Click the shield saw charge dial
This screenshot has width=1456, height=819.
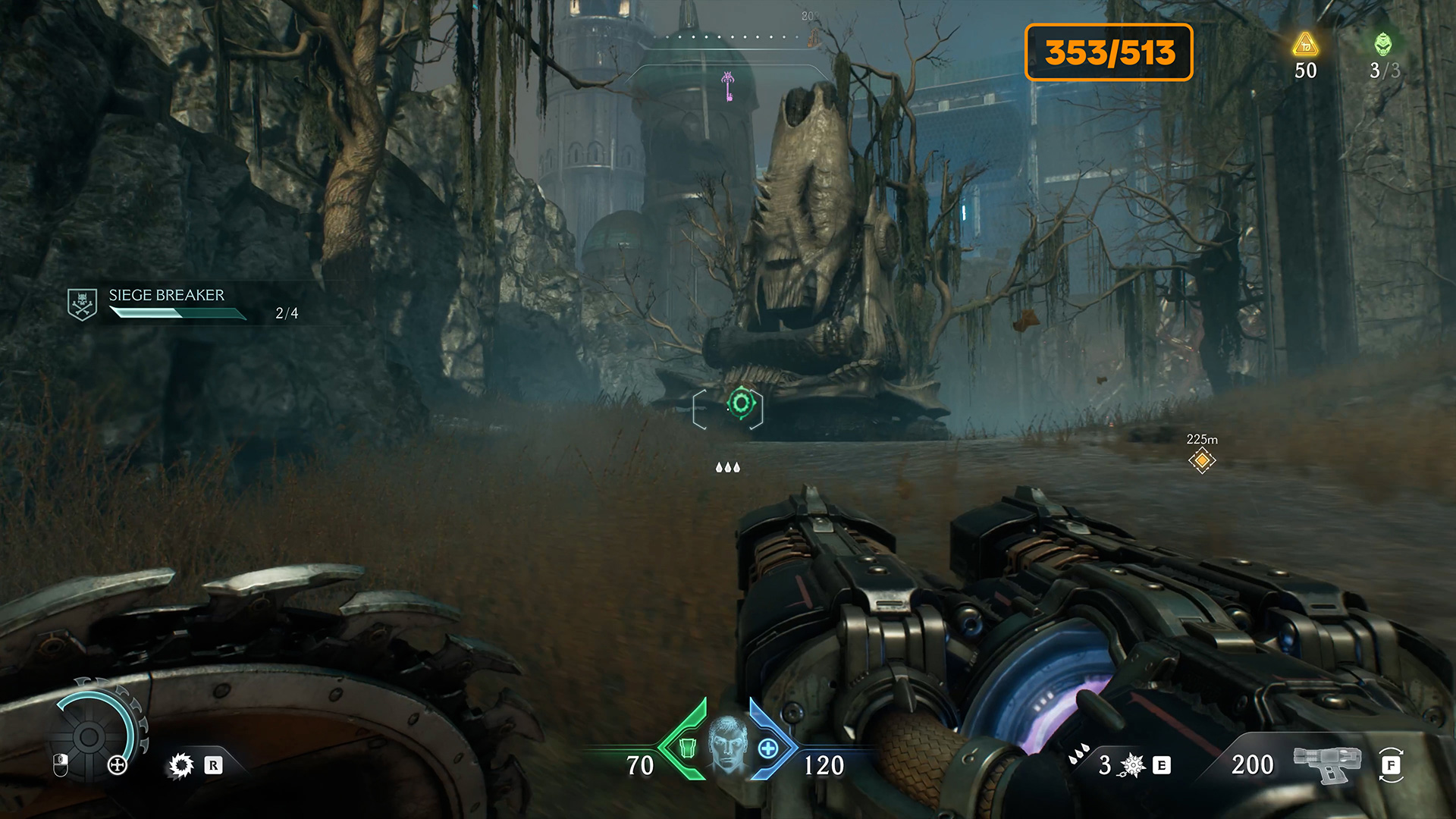click(89, 736)
